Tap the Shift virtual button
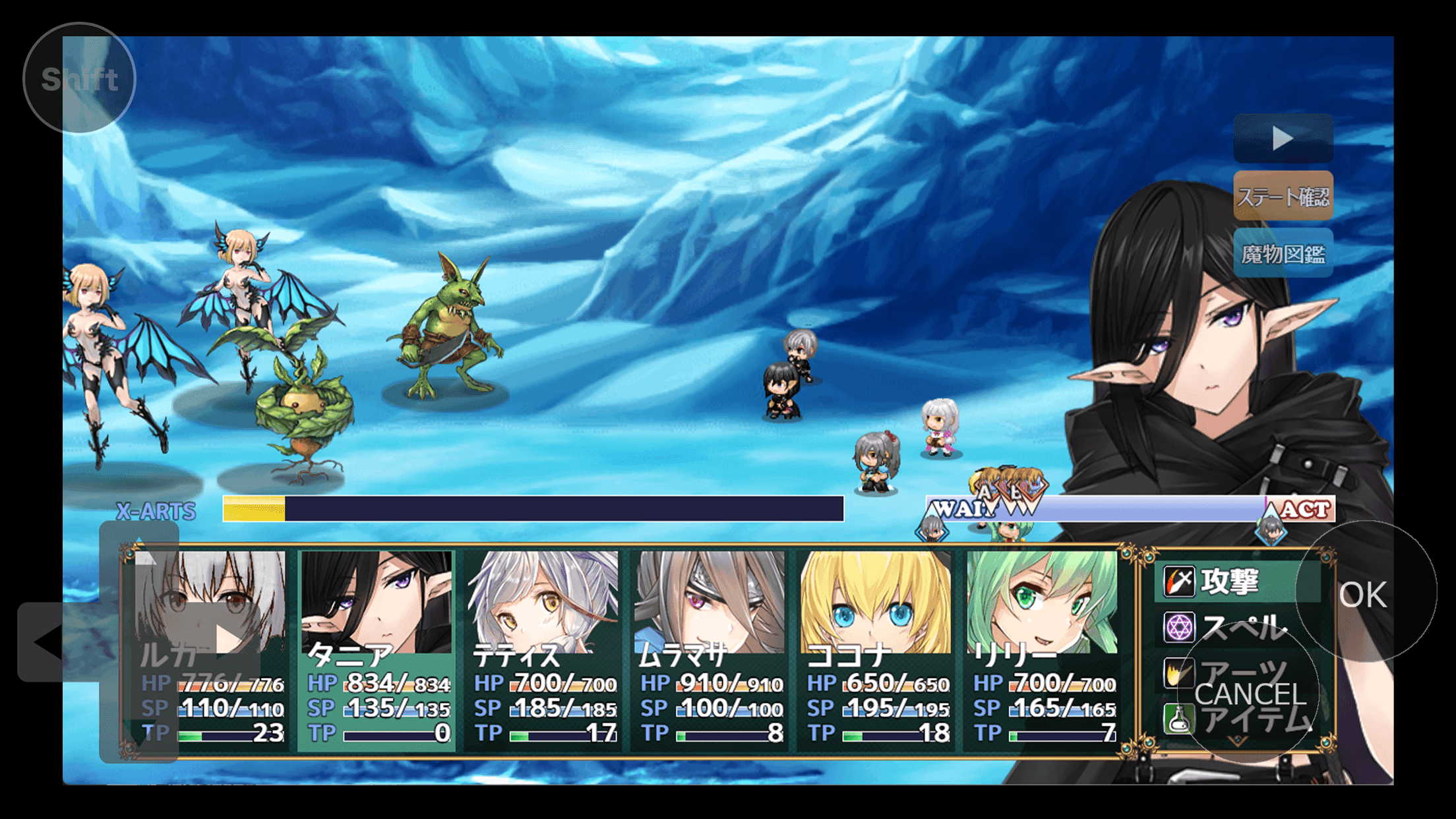The height and width of the screenshot is (819, 1456). point(79,78)
